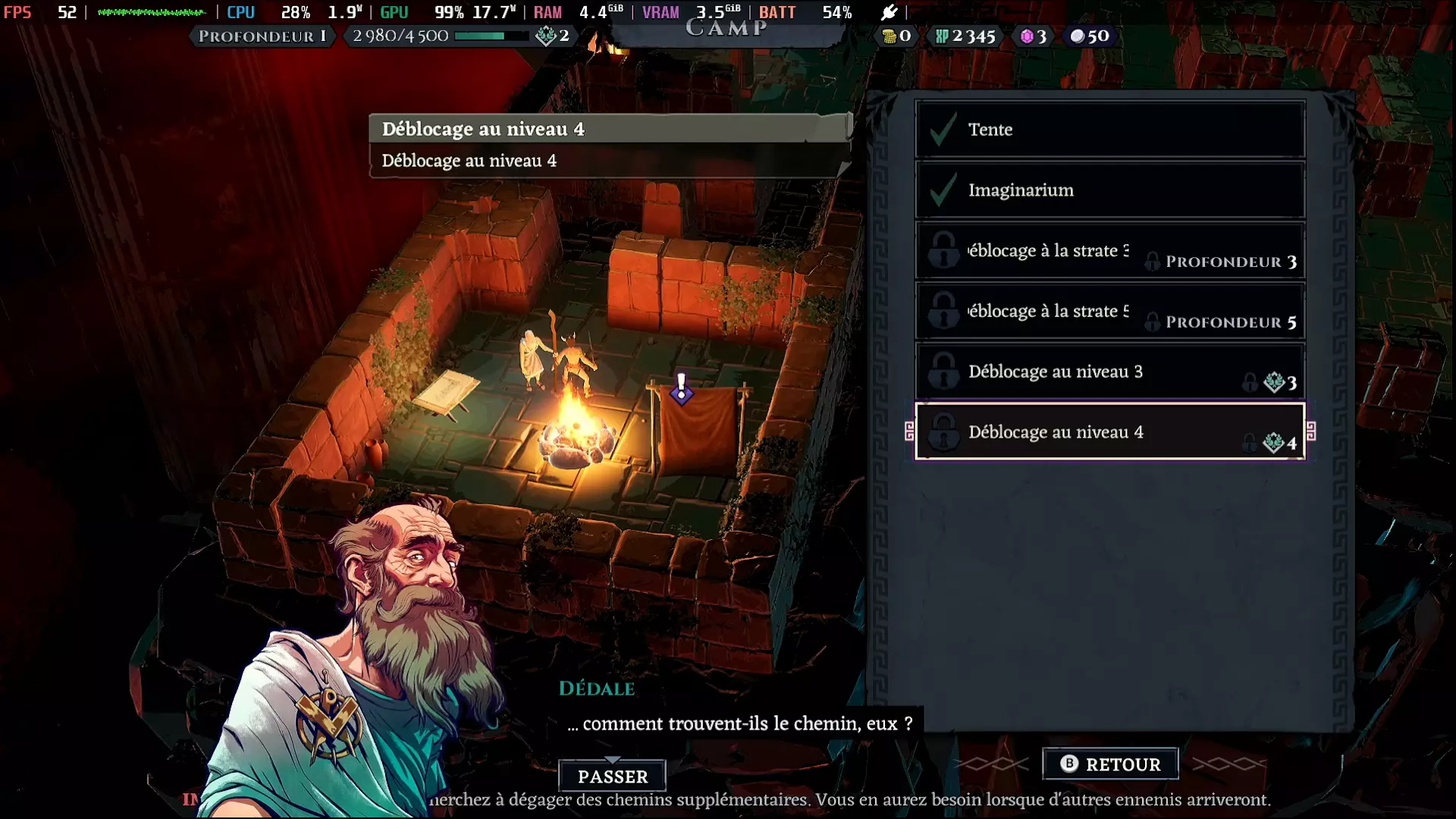
Task: Go back with the Retour button
Action: (x=1110, y=764)
